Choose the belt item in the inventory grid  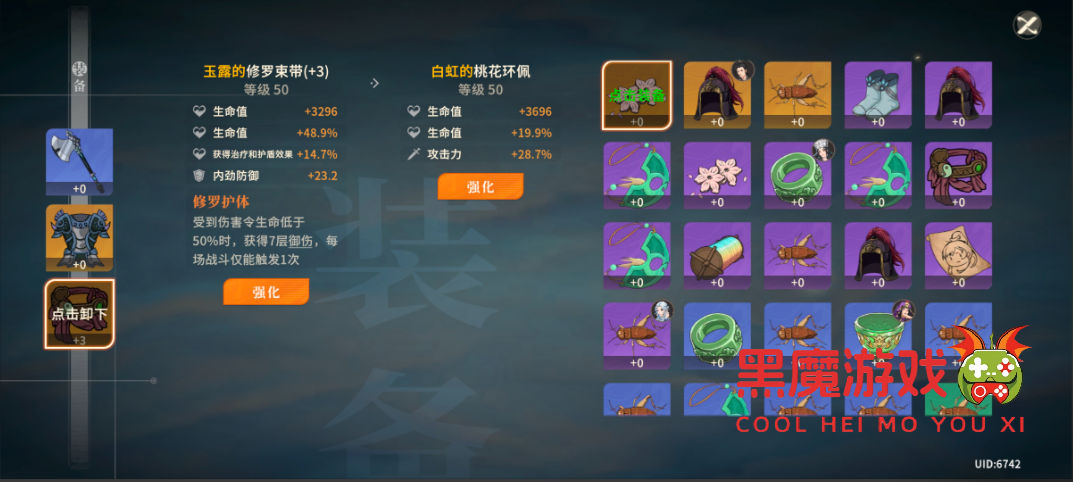pyautogui.click(x=957, y=175)
